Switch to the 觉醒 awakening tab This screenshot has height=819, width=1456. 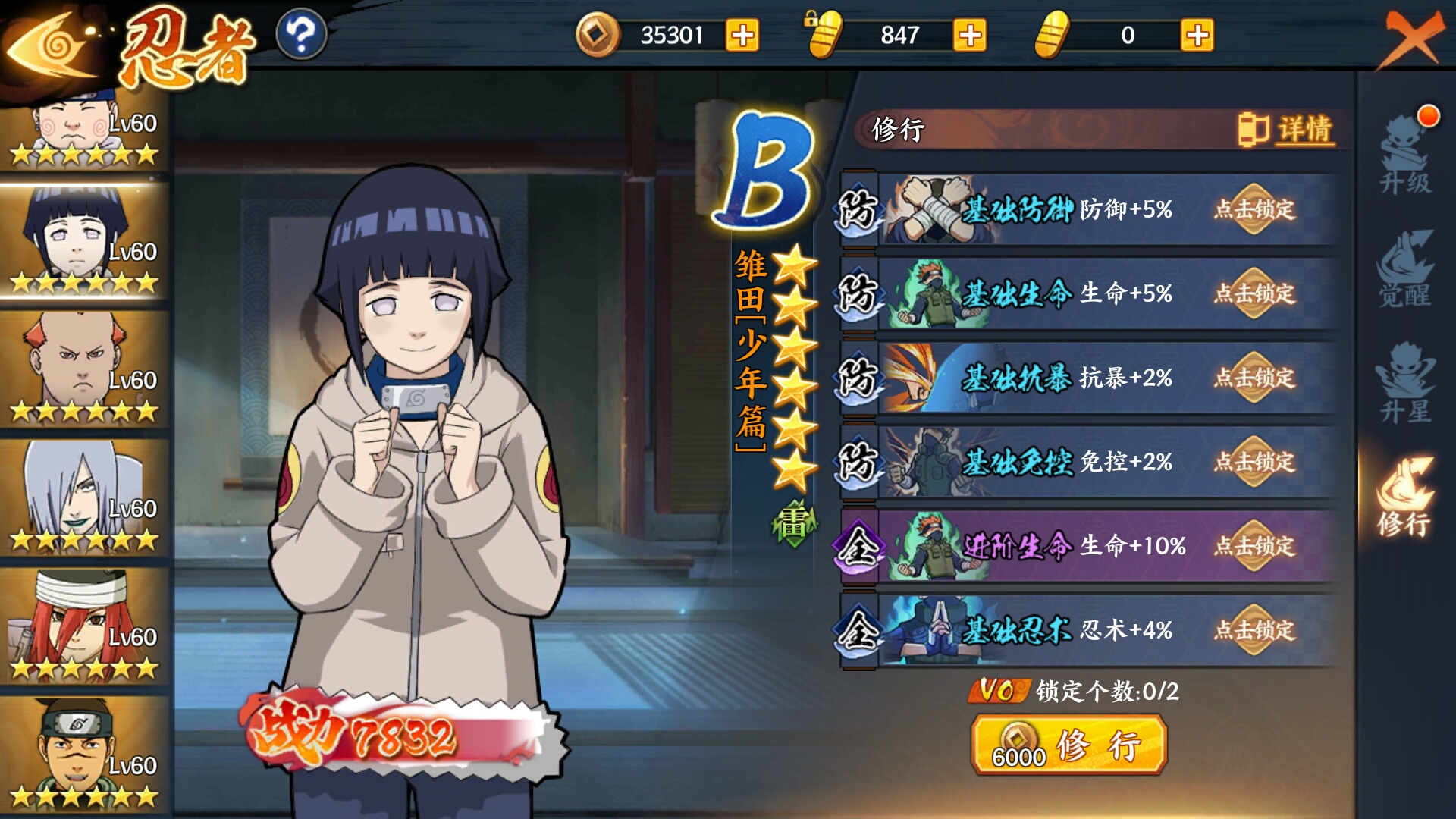pyautogui.click(x=1405, y=270)
